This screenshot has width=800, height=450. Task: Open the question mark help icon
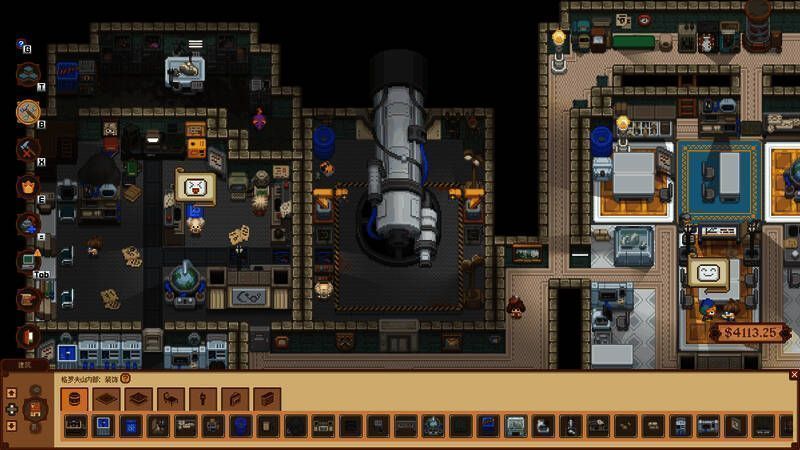point(126,379)
